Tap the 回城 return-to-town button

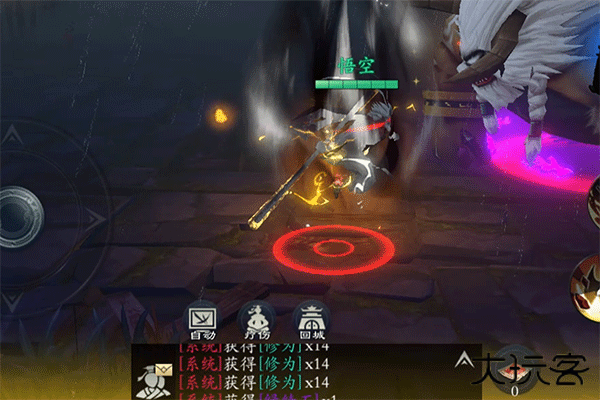310,318
